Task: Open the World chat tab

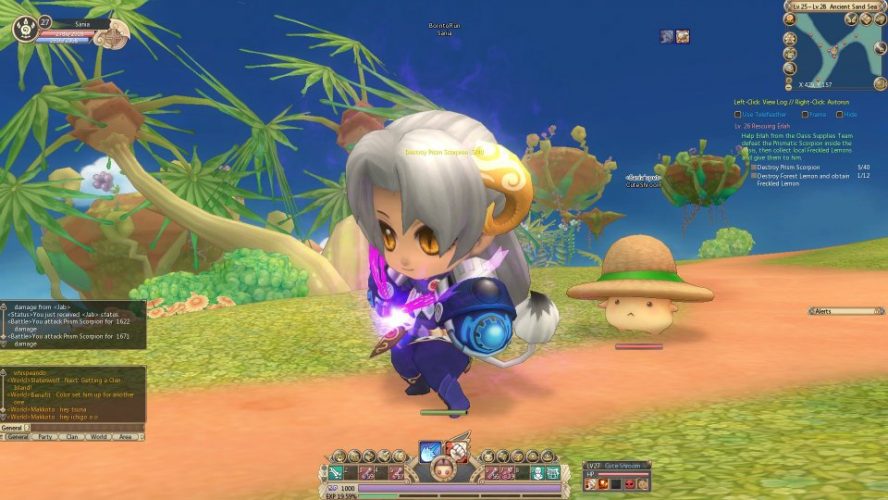Action: click(99, 437)
